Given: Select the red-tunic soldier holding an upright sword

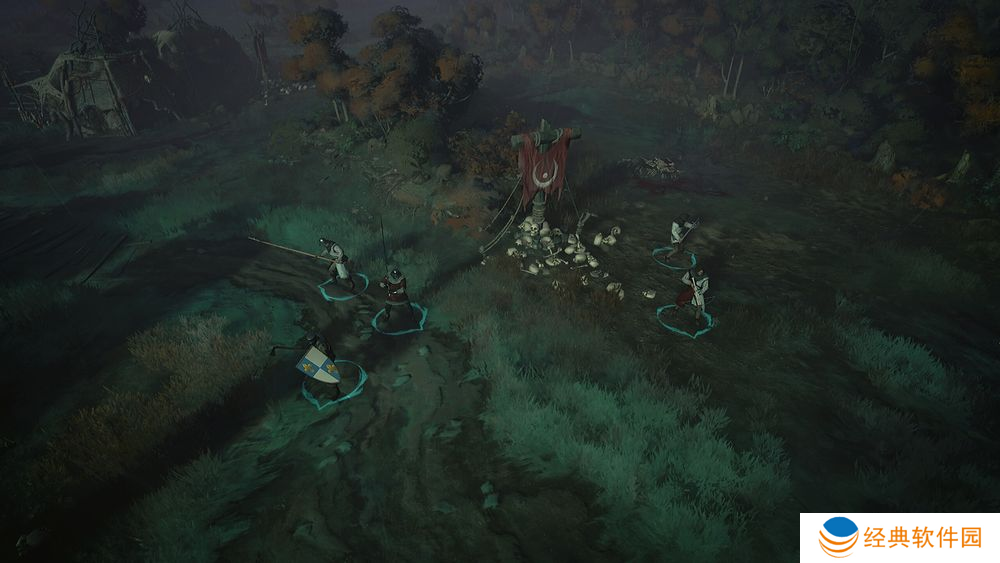Looking at the screenshot, I should (x=396, y=291).
